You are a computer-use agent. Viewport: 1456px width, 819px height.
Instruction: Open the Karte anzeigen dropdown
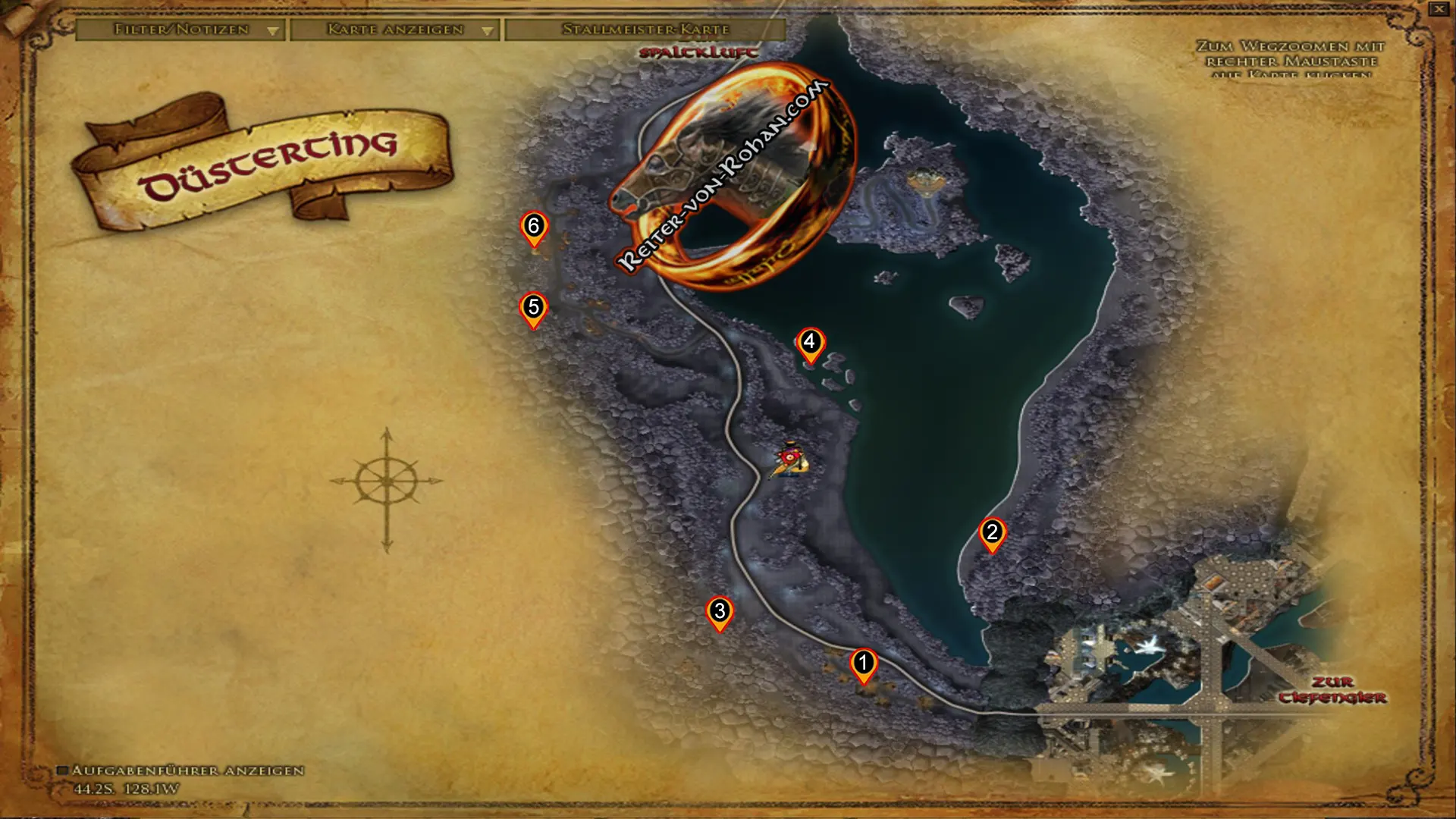[x=394, y=30]
